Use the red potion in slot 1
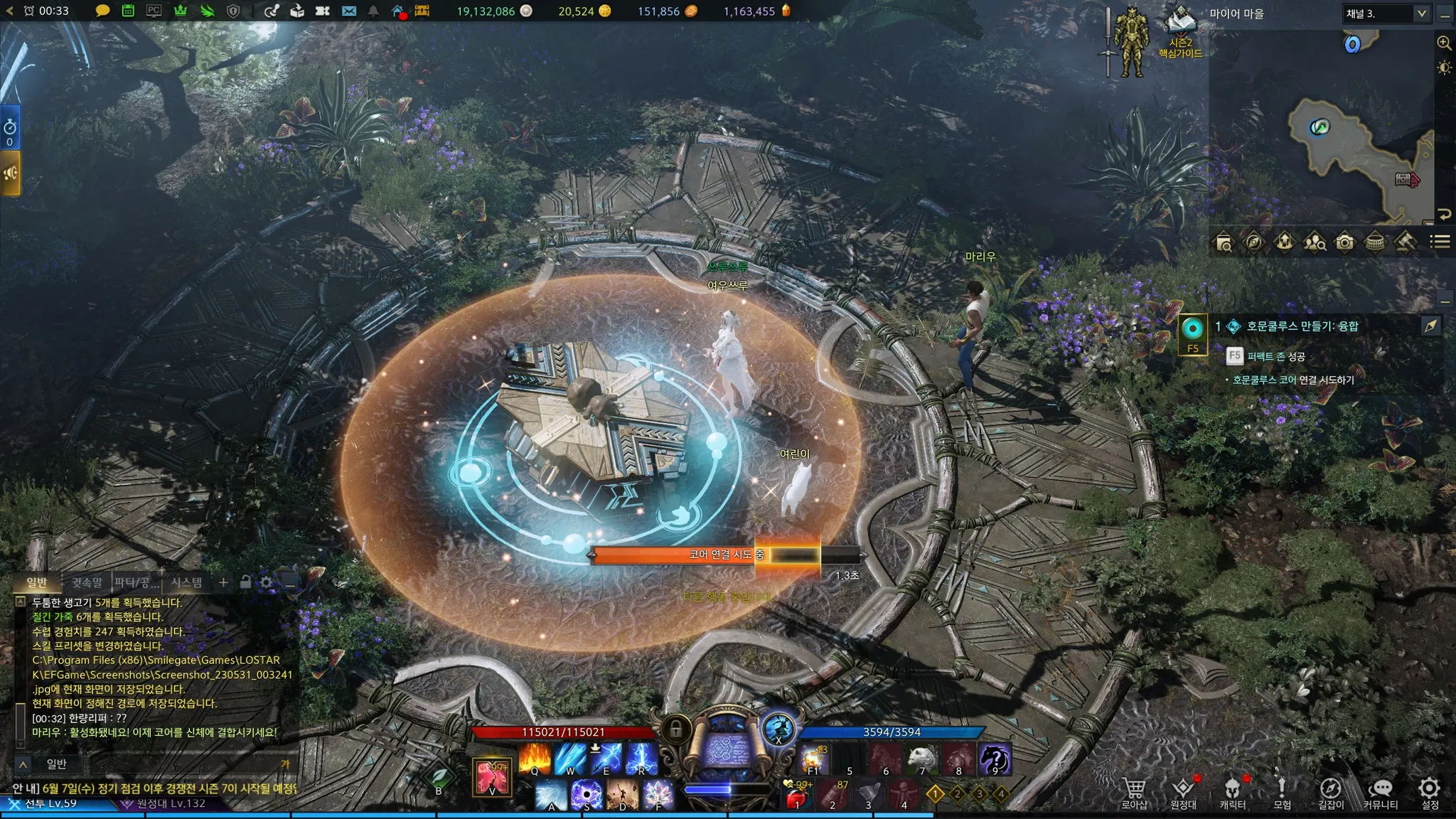 (797, 796)
